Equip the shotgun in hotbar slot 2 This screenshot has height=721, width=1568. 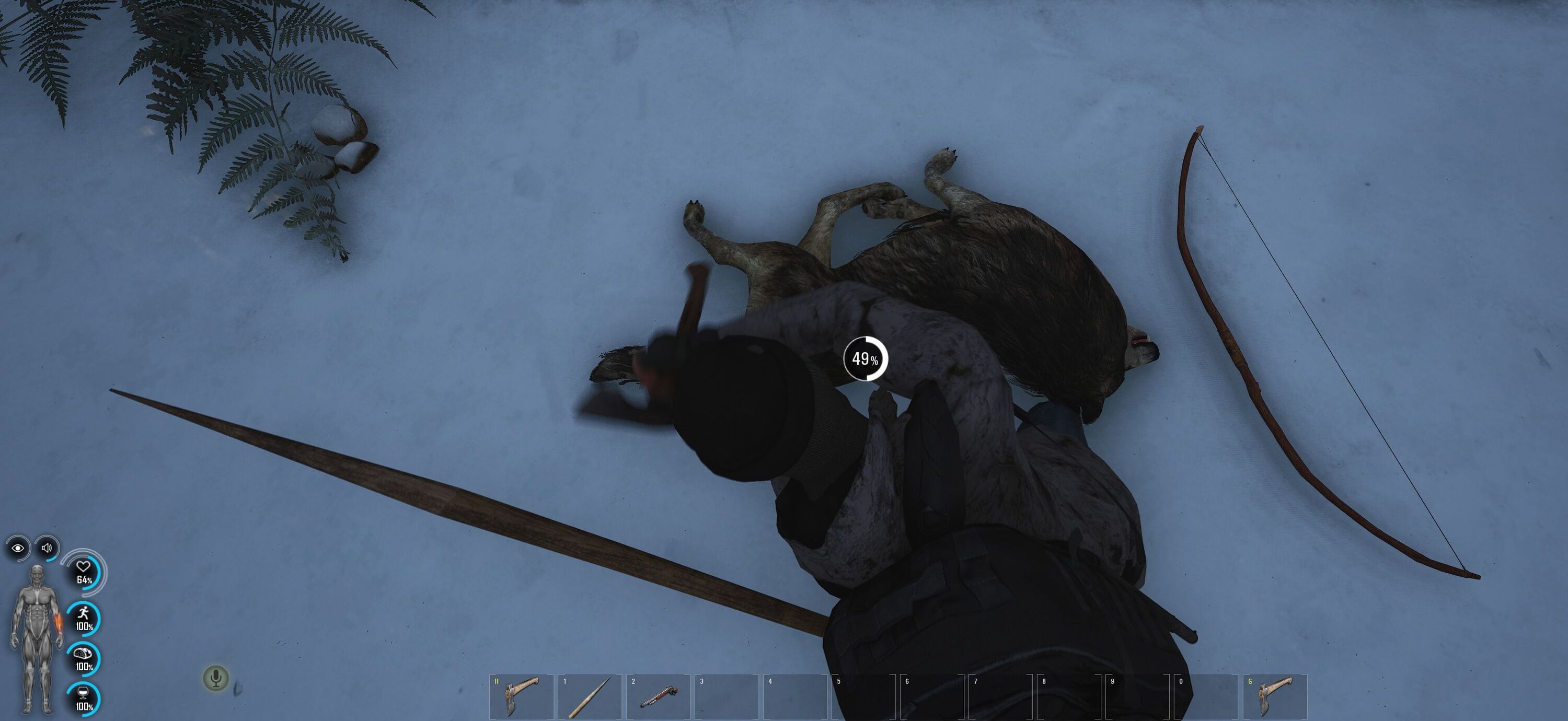(x=658, y=696)
